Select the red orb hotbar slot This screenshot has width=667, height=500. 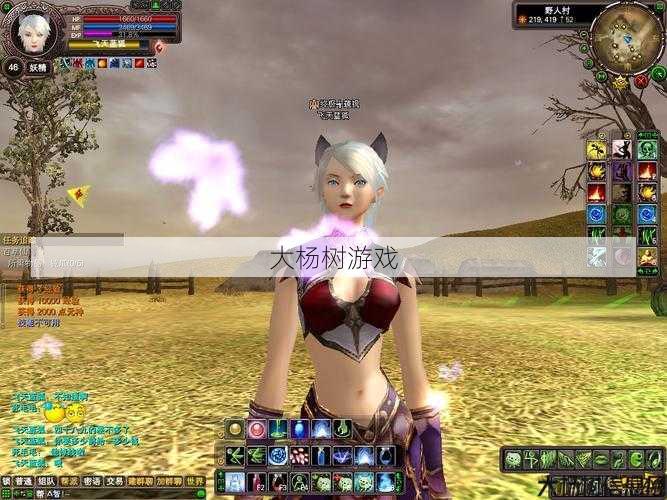(256, 430)
